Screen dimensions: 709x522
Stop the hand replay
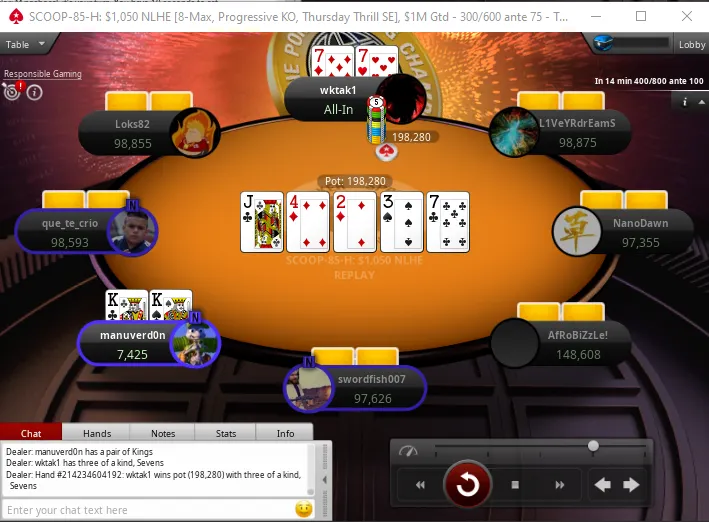[515, 485]
